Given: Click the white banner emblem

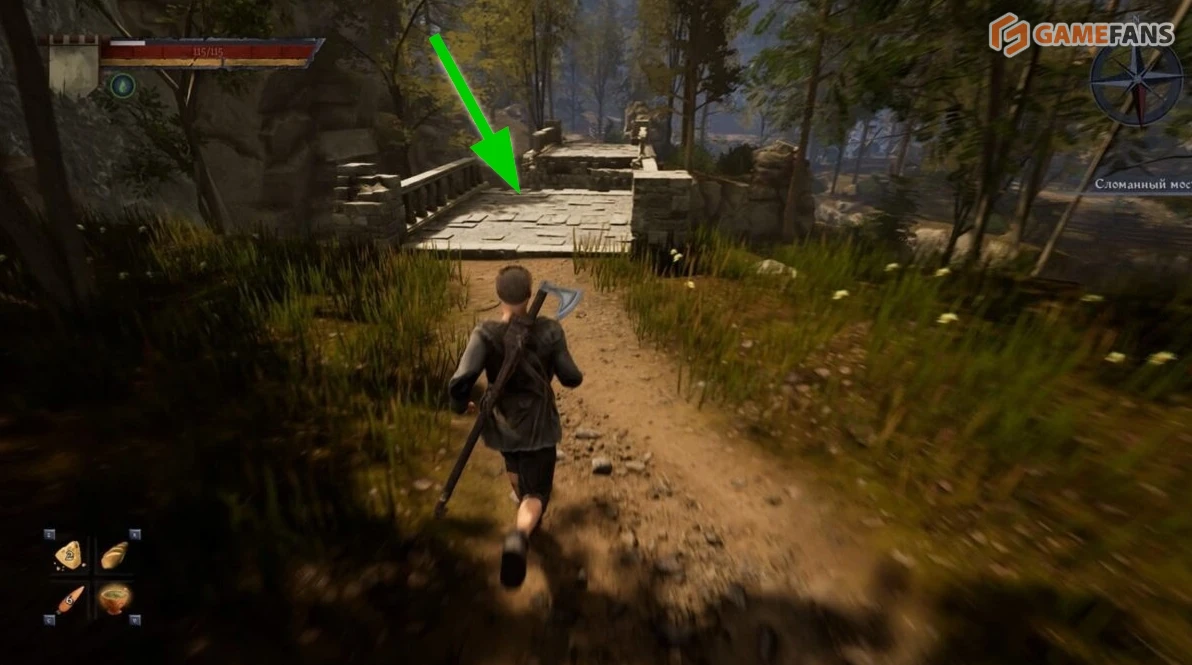Looking at the screenshot, I should [73, 66].
